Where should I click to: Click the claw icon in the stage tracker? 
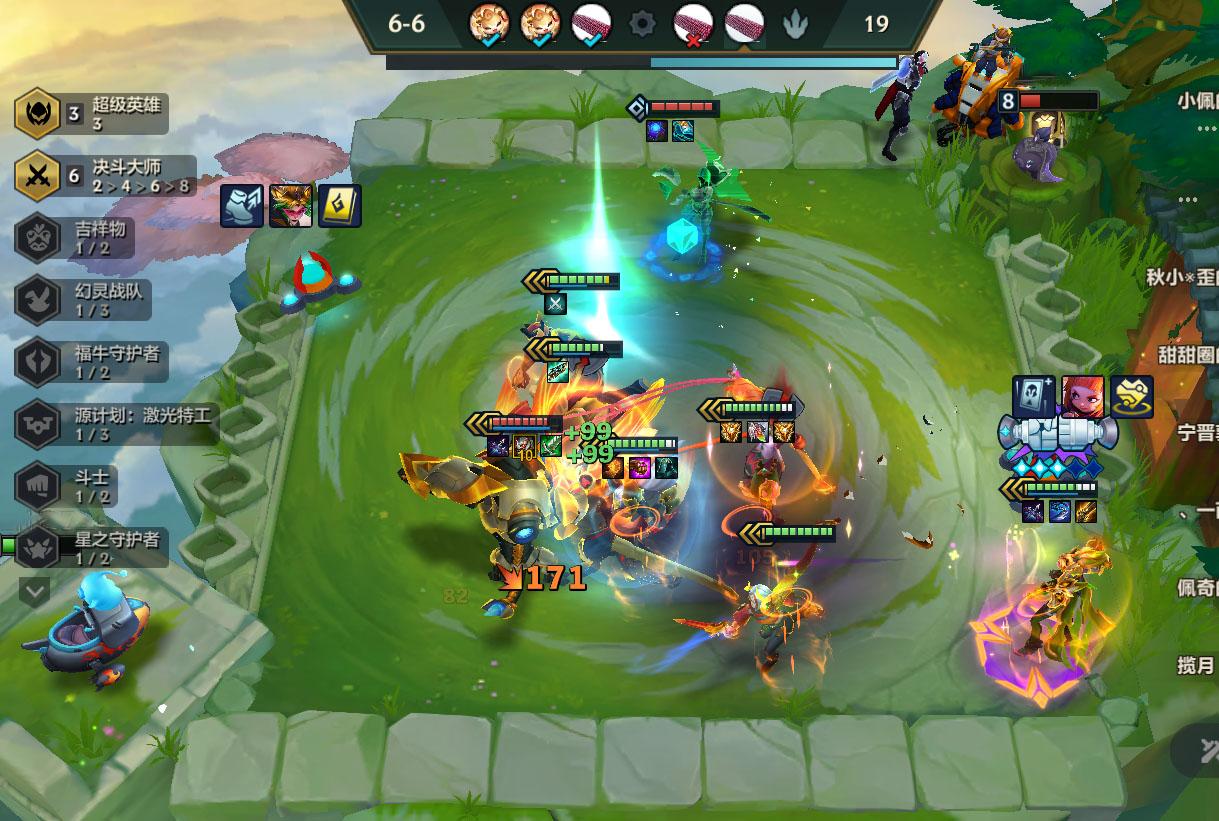(x=795, y=24)
